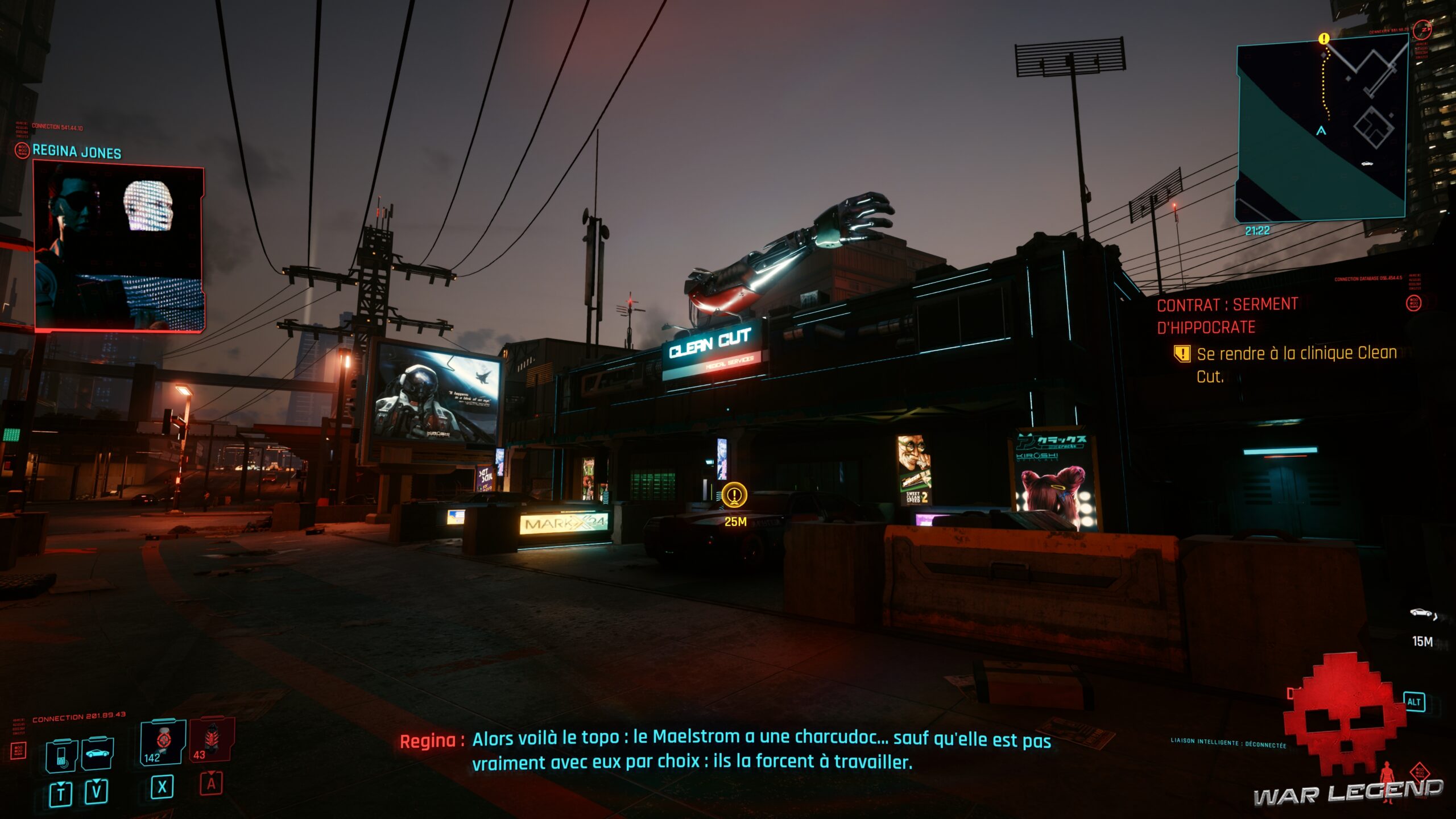Viewport: 1456px width, 819px height.
Task: Click the yellow objective marker above 25M
Action: click(x=734, y=495)
